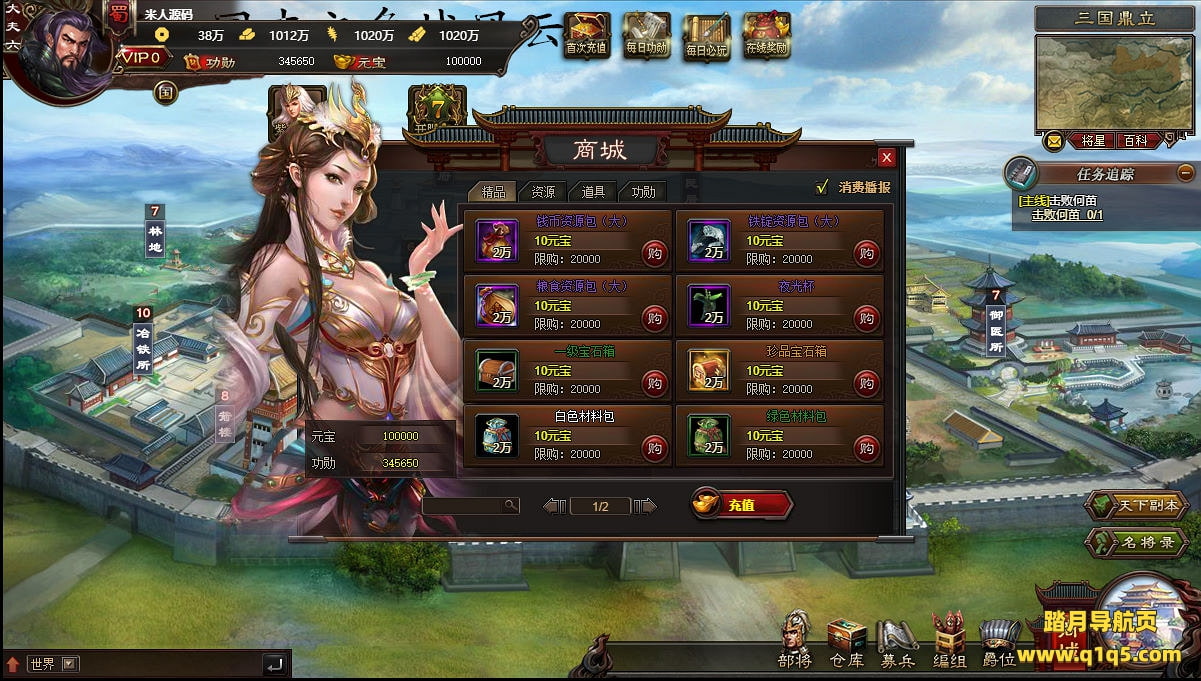Click the 充值 recharge button
The height and width of the screenshot is (681, 1201).
pos(742,505)
